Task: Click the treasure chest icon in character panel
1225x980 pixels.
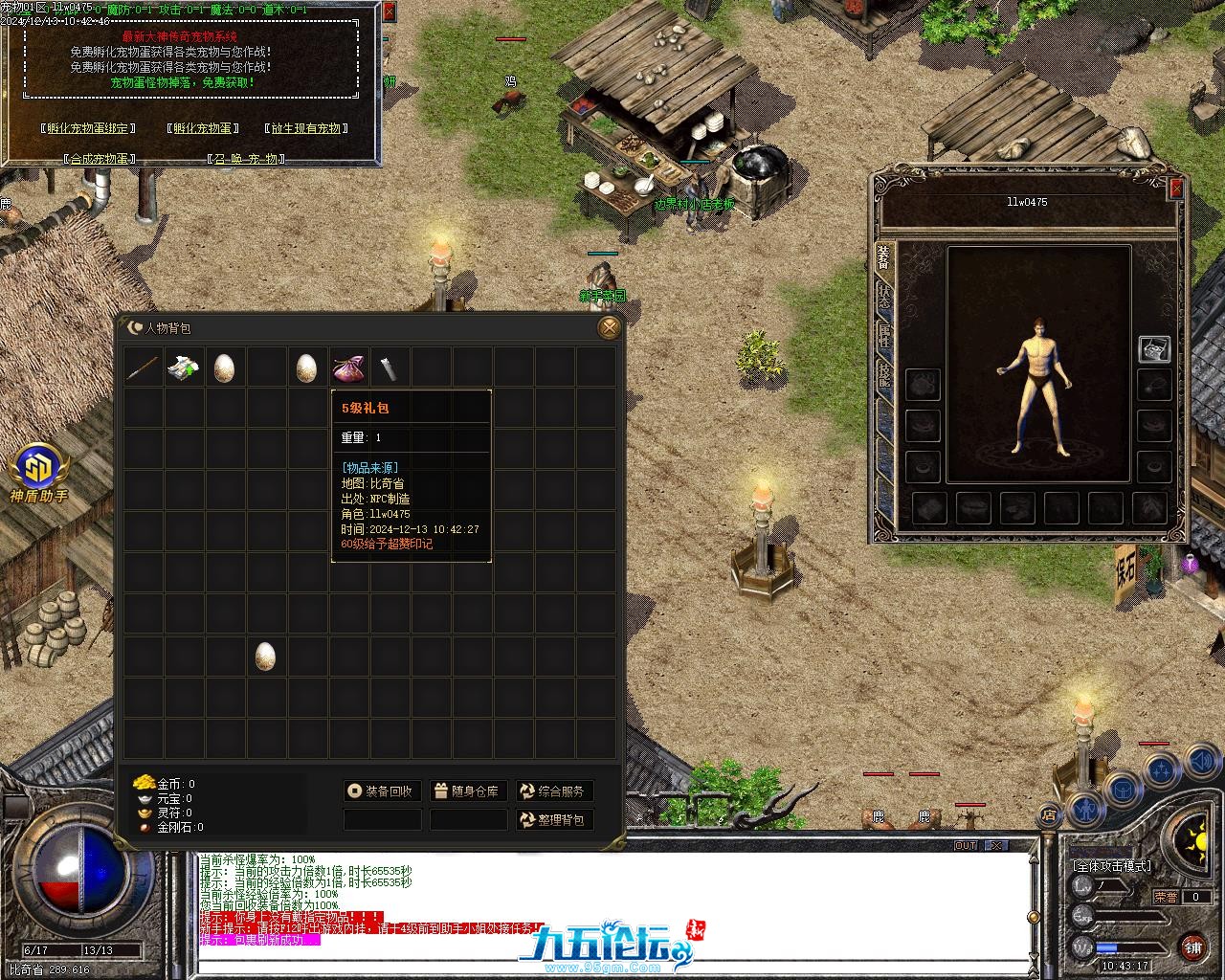Action: tap(1154, 349)
